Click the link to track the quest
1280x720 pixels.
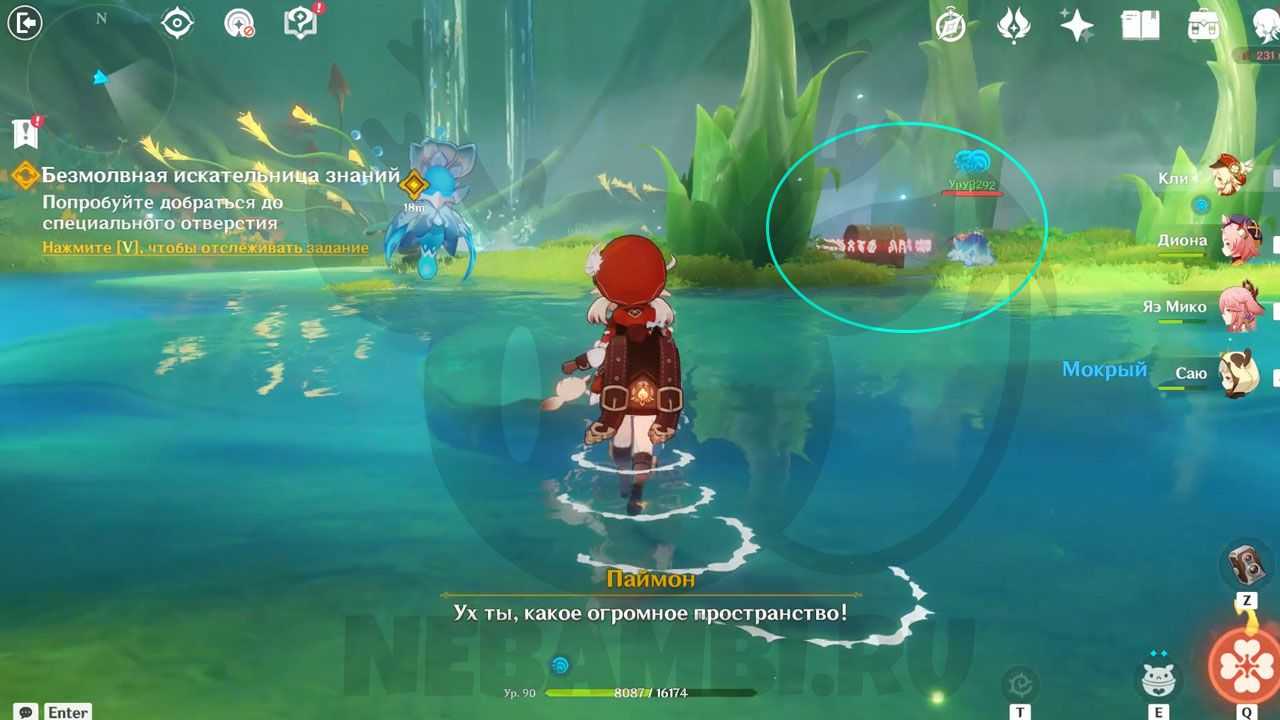(205, 247)
